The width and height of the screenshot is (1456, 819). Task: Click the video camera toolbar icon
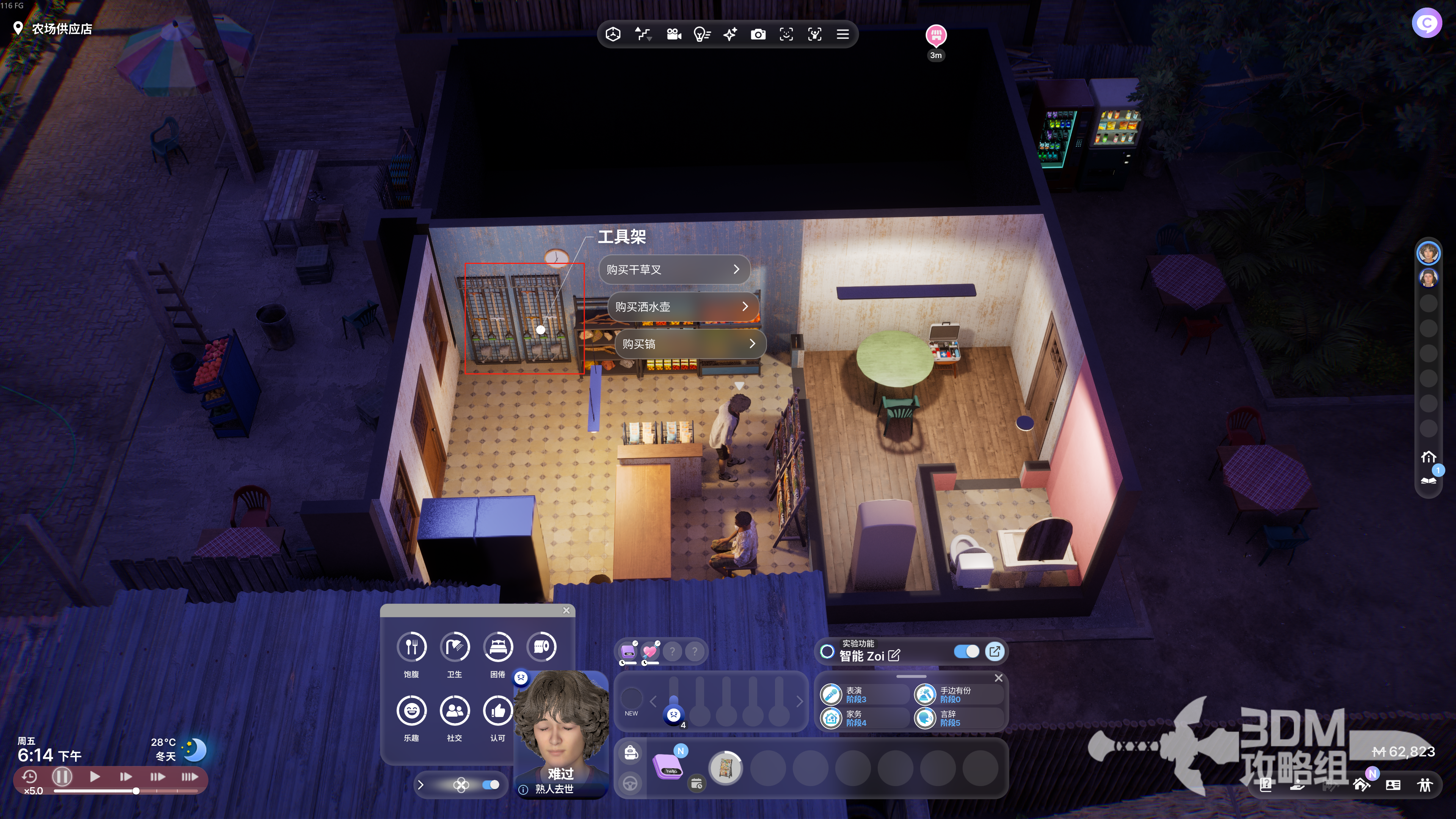coord(674,35)
